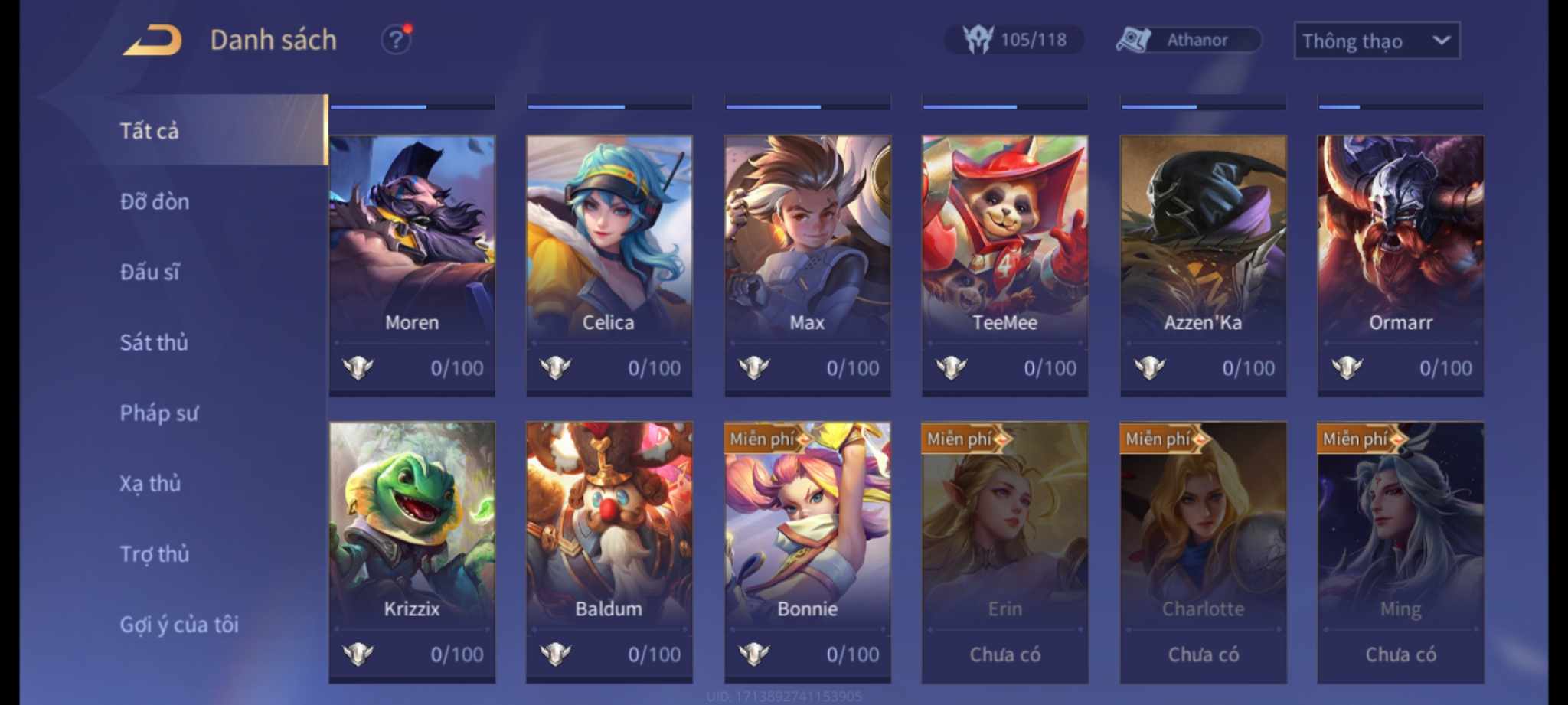The height and width of the screenshot is (705, 1568).
Task: Switch to the Pháp sư tab
Action: (158, 413)
